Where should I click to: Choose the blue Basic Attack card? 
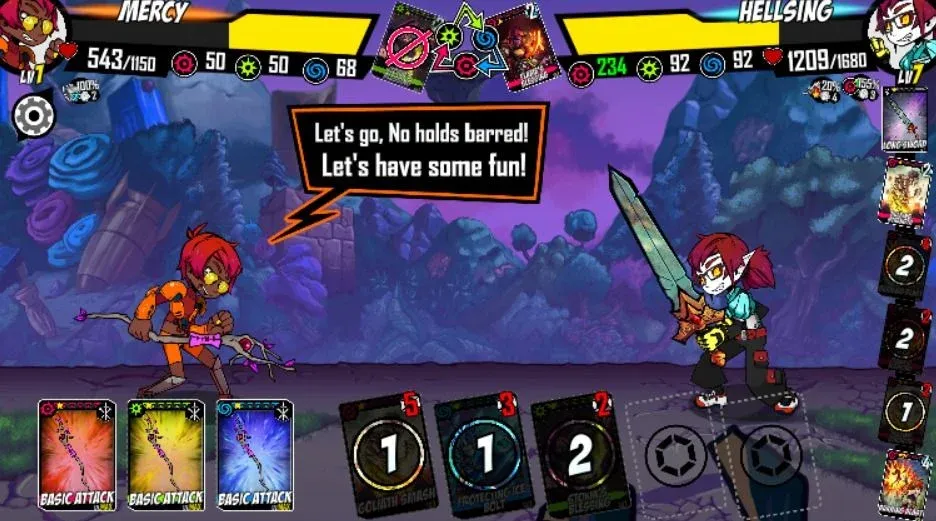click(254, 454)
